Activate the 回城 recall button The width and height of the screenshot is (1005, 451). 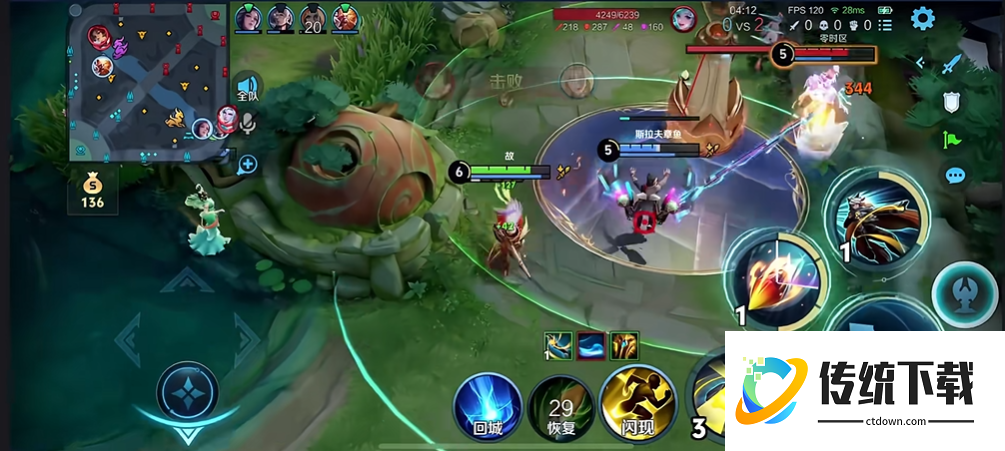(x=487, y=408)
